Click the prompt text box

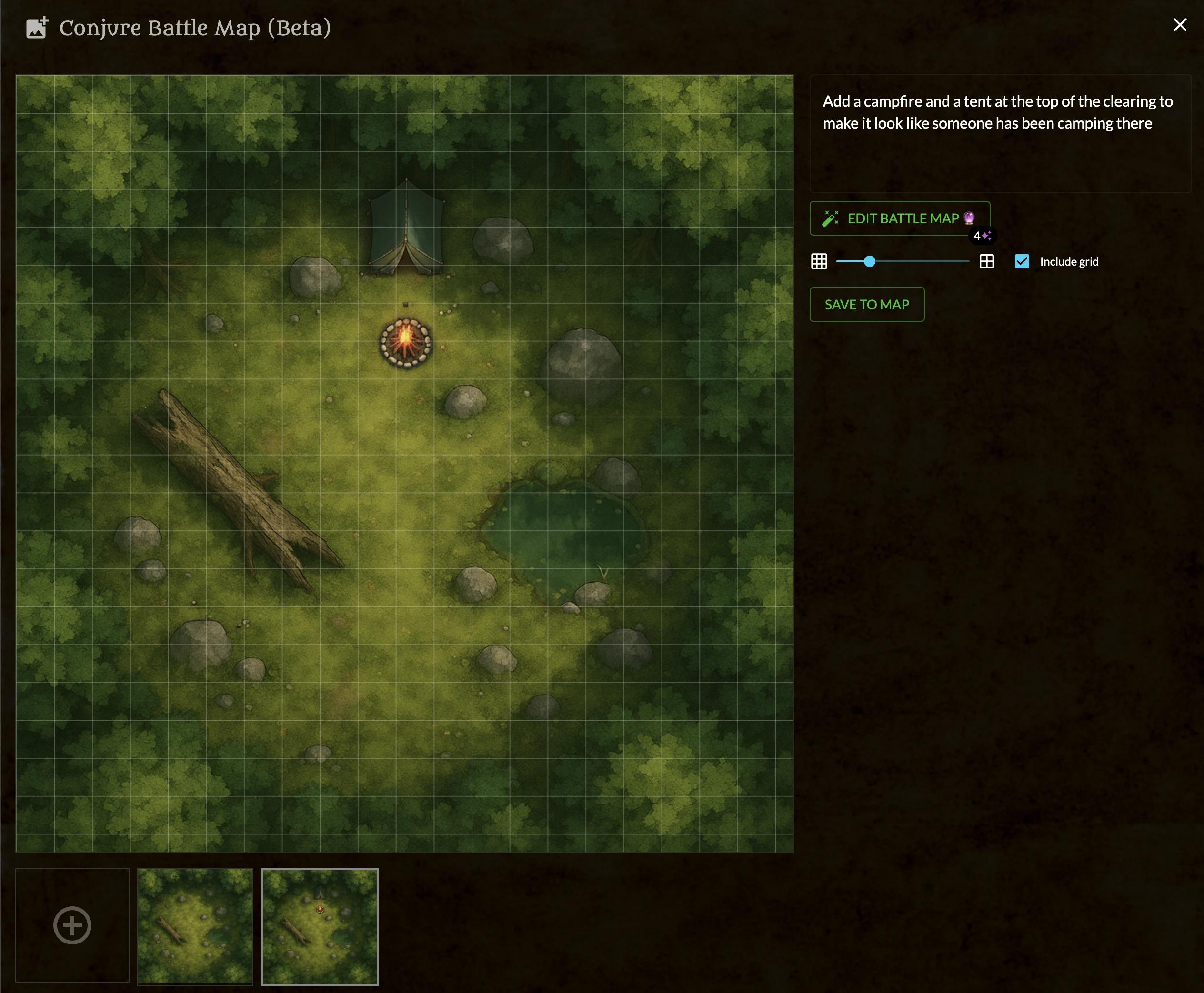point(999,134)
